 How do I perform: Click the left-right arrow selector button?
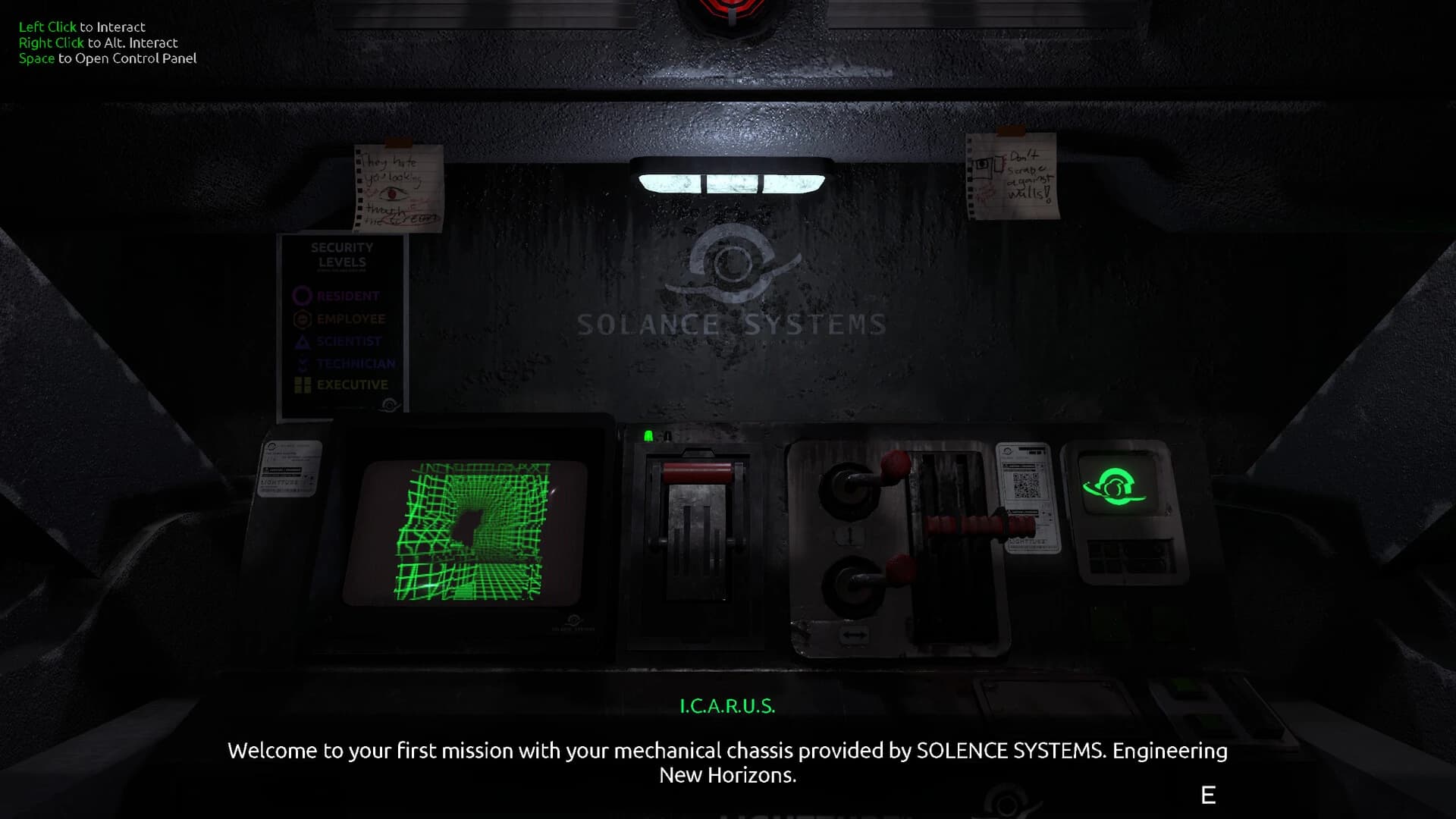[854, 634]
